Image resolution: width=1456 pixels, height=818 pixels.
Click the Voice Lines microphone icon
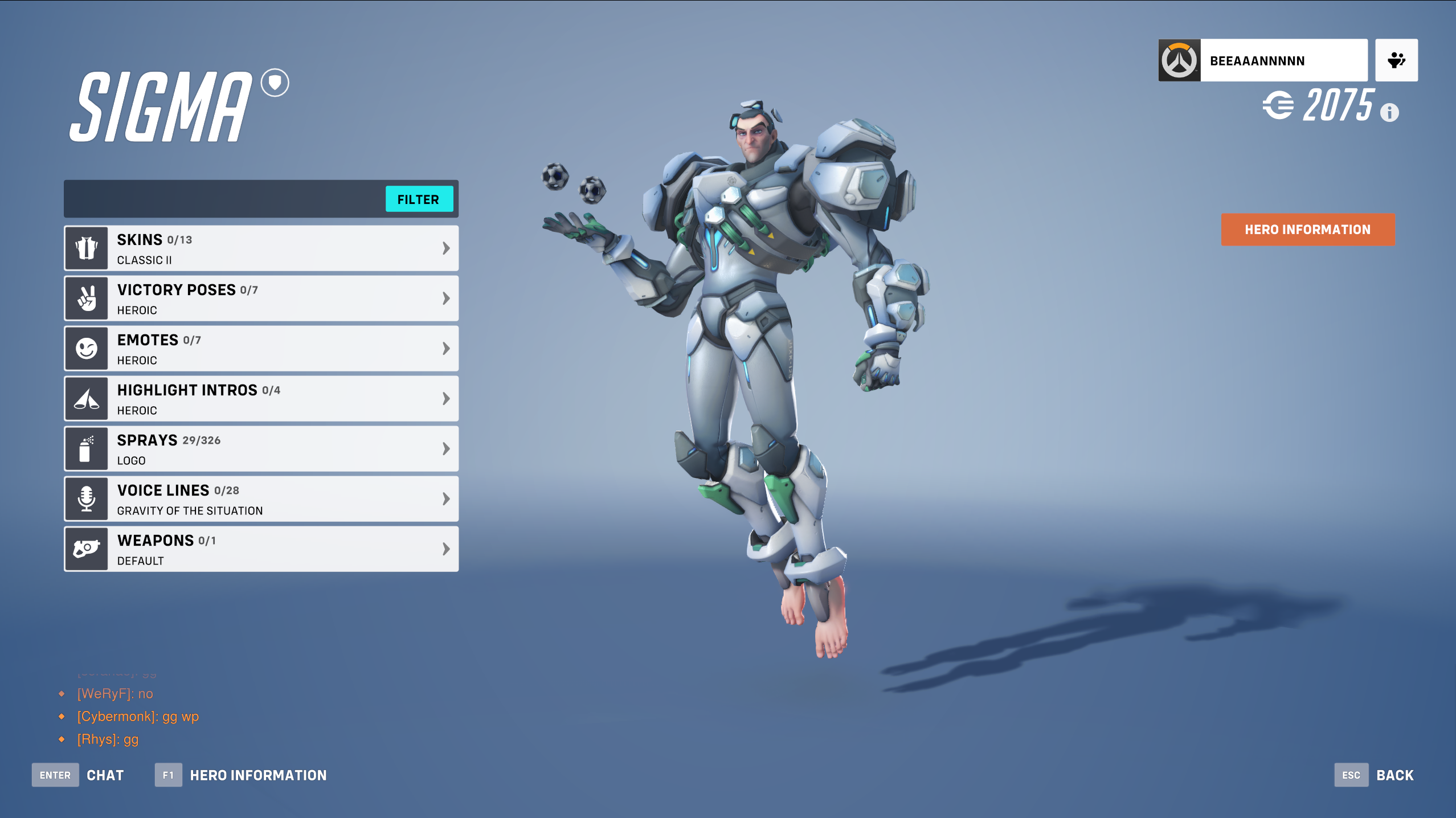[x=86, y=498]
